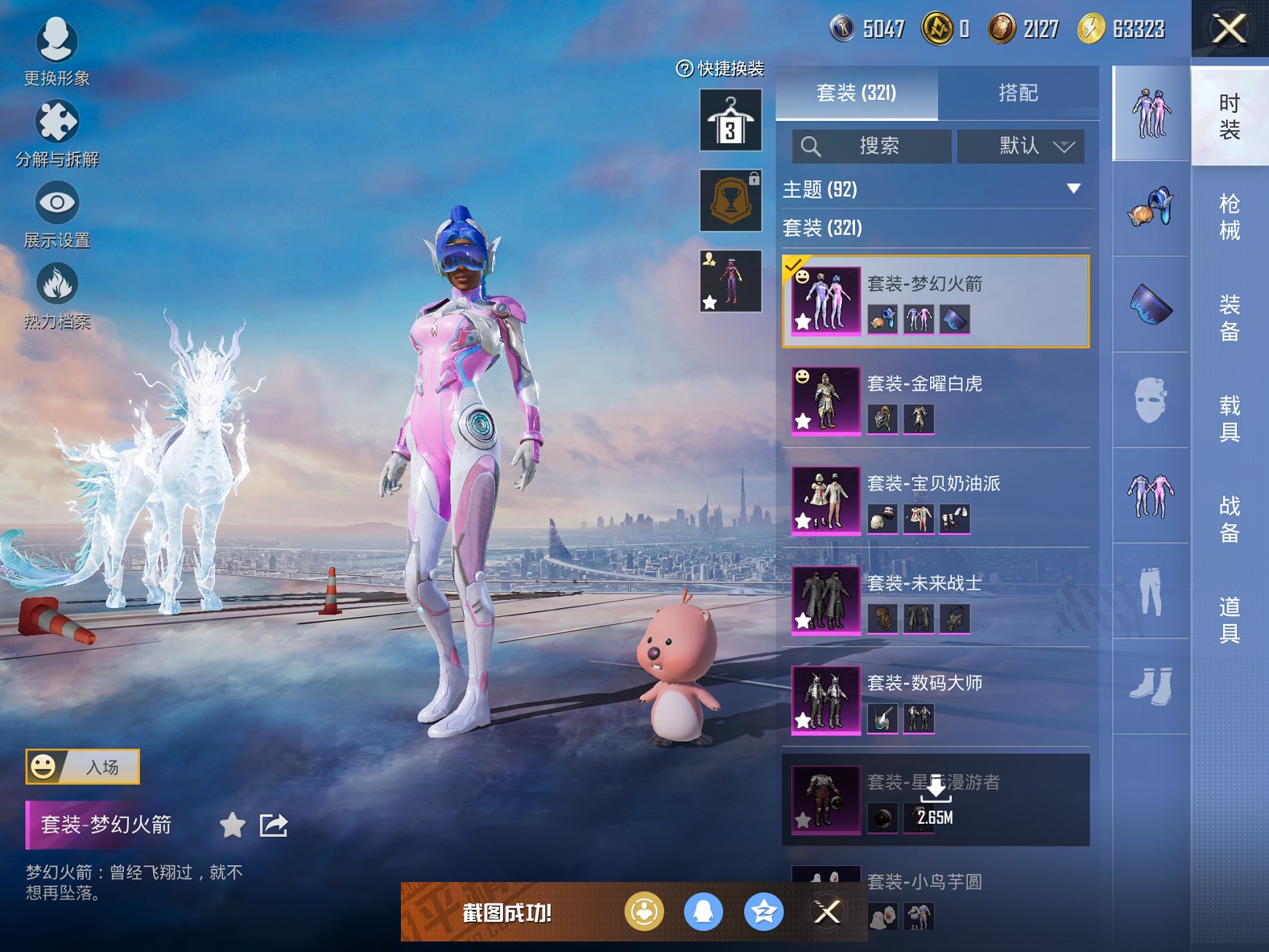
Task: Open 更换形象 change appearance option
Action: [x=57, y=52]
